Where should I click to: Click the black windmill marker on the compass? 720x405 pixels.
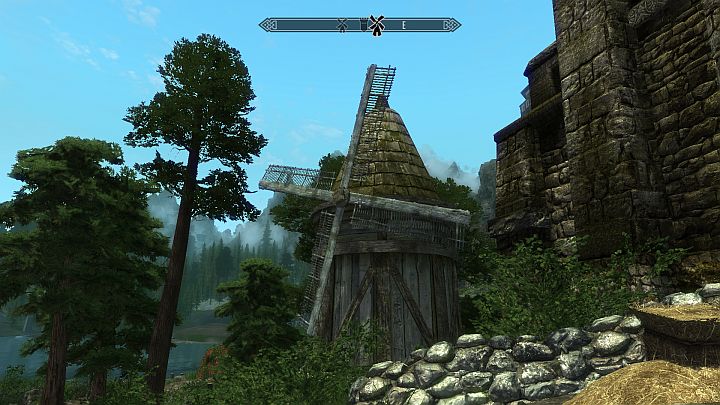[377, 25]
